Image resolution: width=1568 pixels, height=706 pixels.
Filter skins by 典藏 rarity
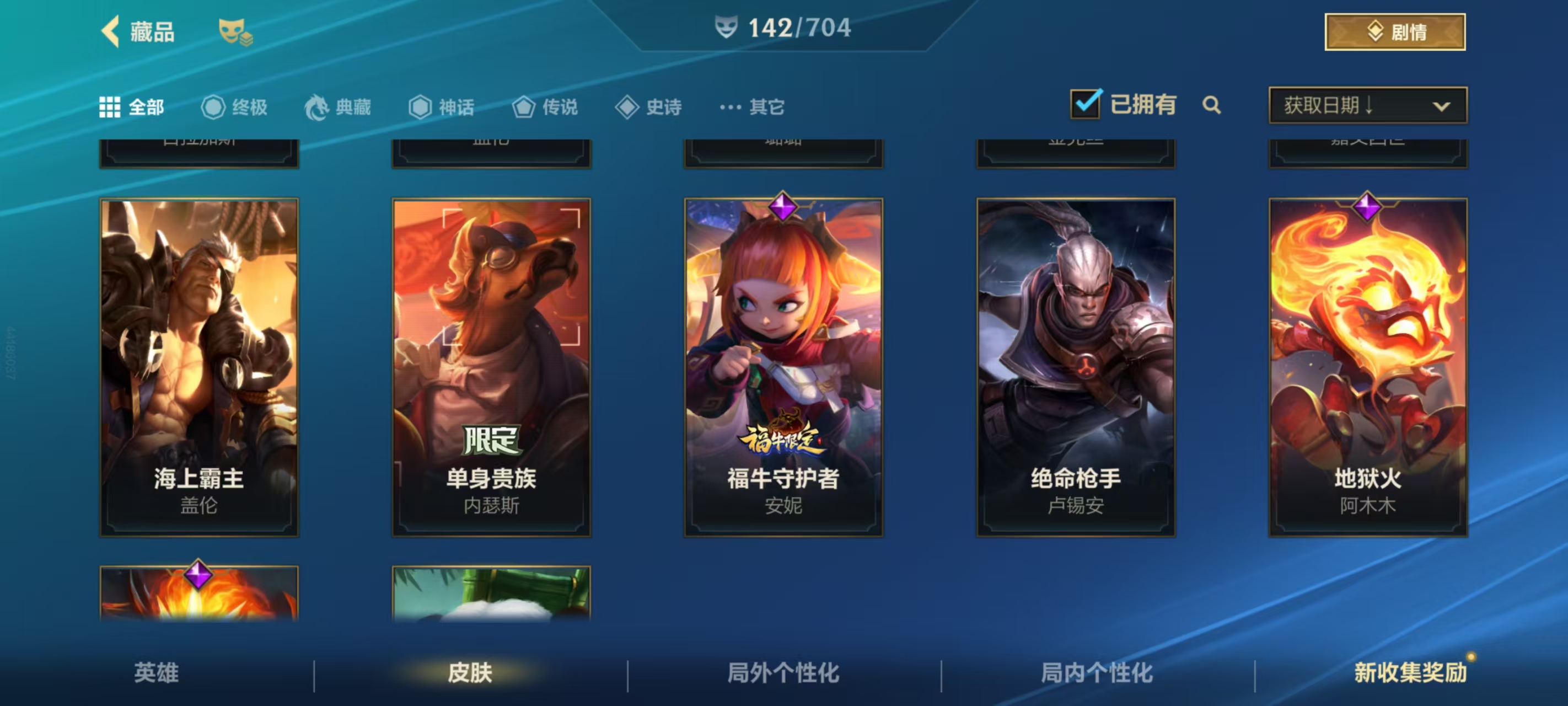(338, 107)
